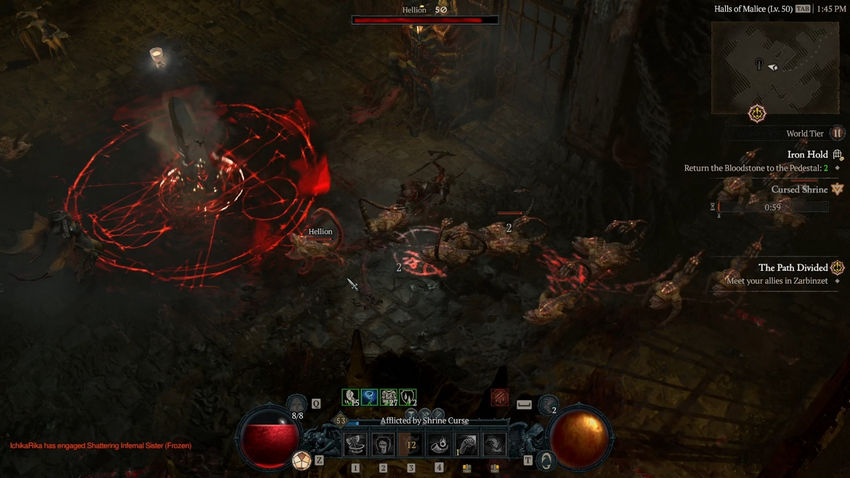Click the gold emblem below the minimap
The width and height of the screenshot is (850, 478).
[x=757, y=111]
